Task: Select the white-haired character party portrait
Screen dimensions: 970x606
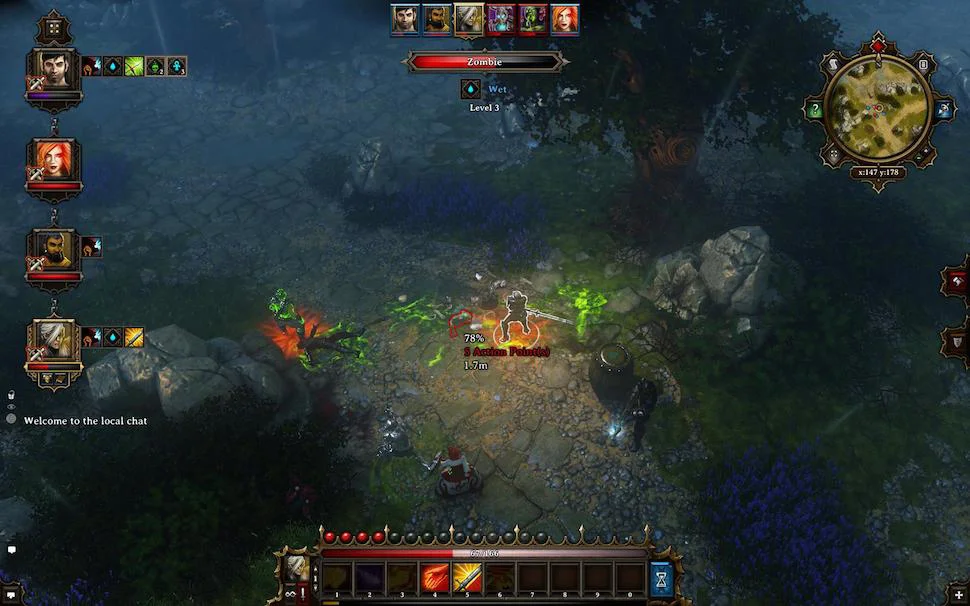Action: (x=54, y=340)
